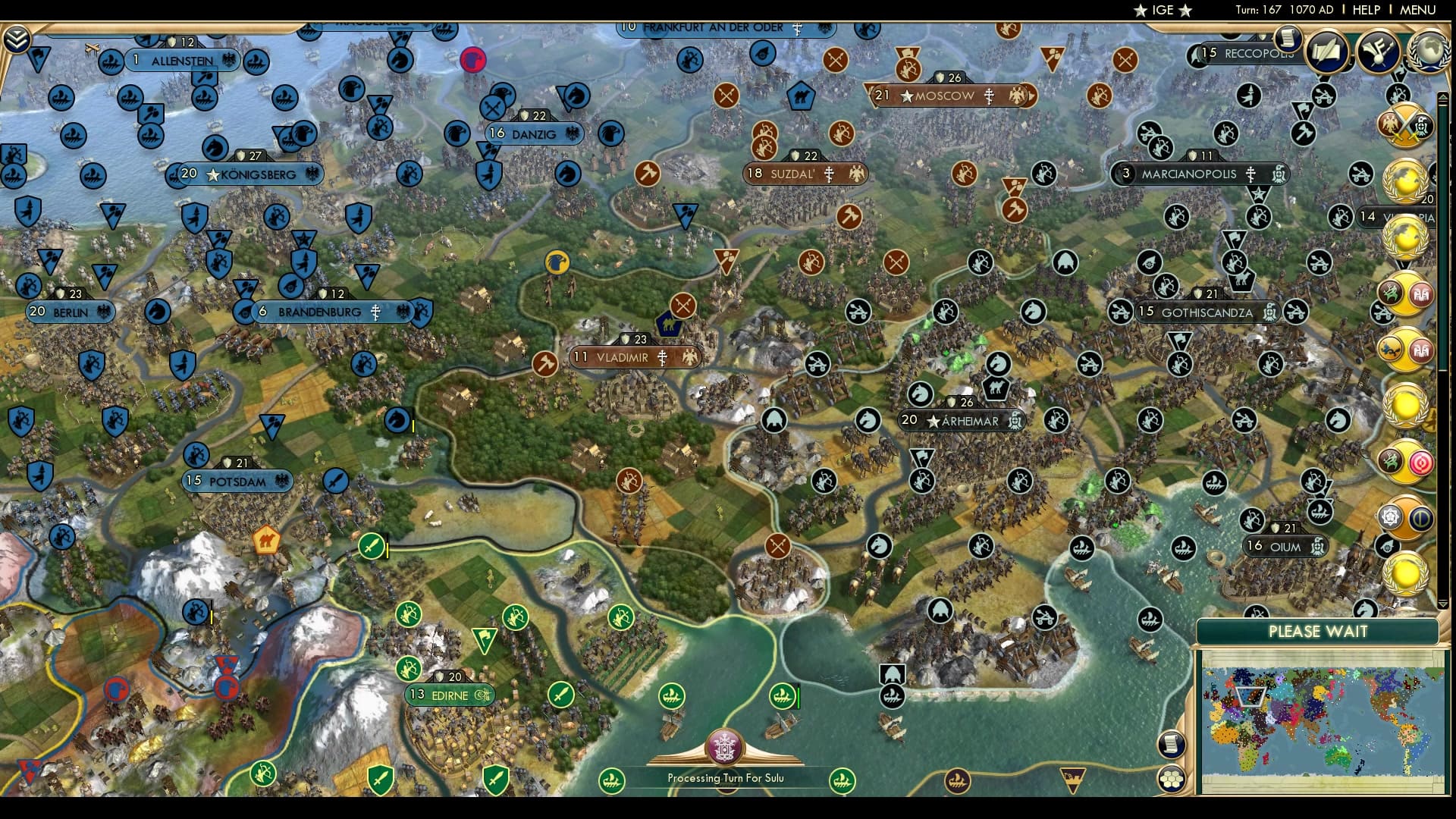The width and height of the screenshot is (1456, 819).
Task: Open the scroll-and-quill round button
Action: [x=1327, y=52]
